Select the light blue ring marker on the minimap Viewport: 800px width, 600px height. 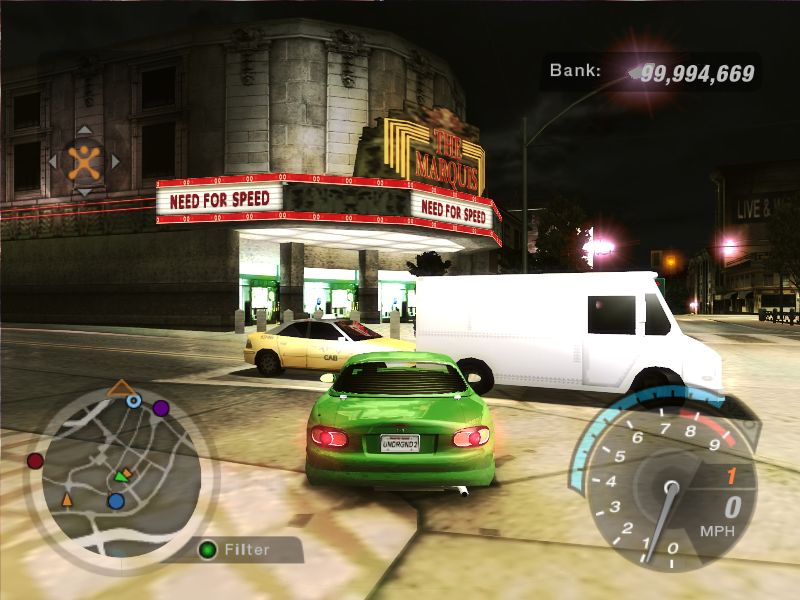tap(134, 401)
